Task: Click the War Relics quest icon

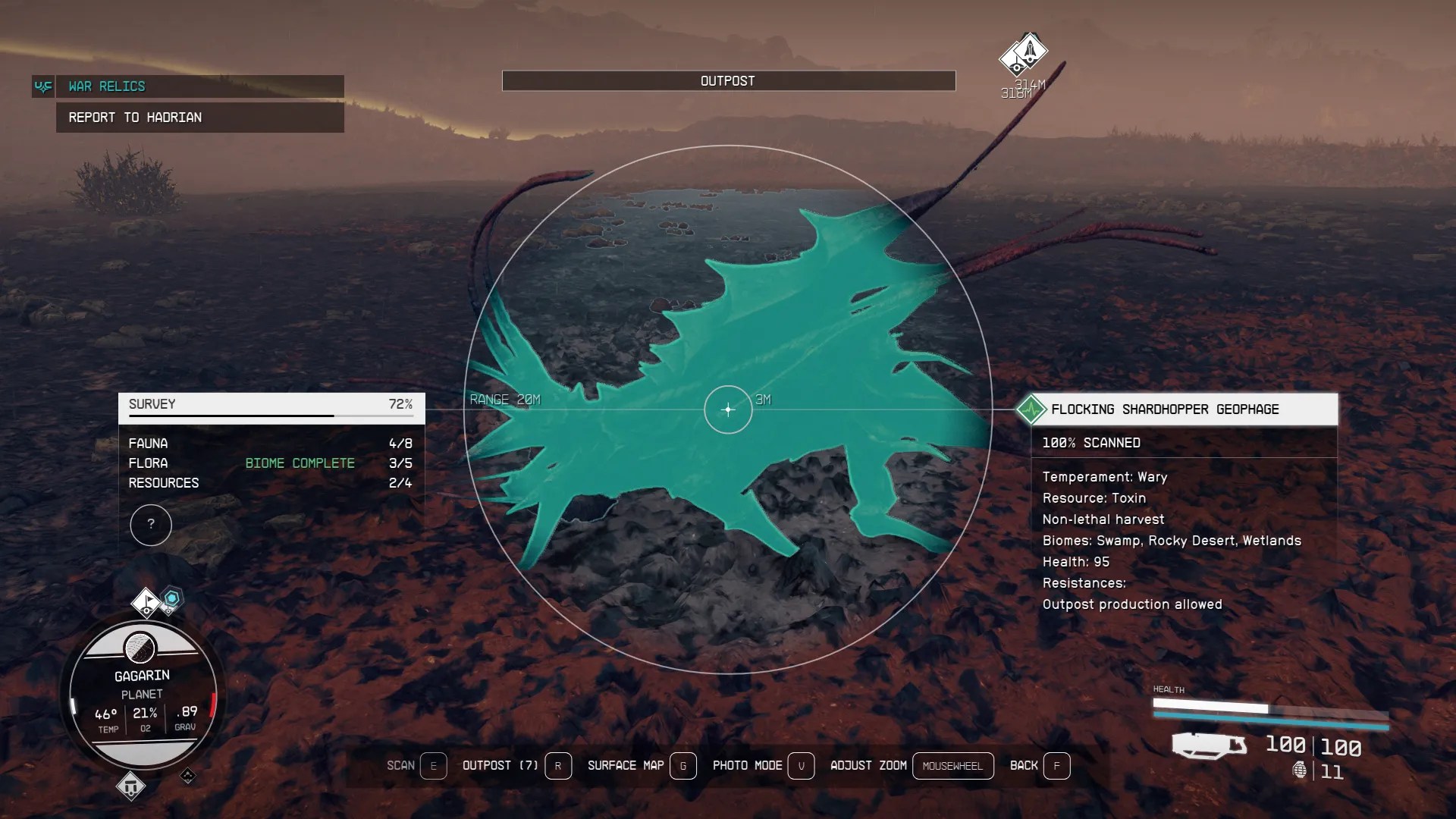Action: click(x=43, y=86)
